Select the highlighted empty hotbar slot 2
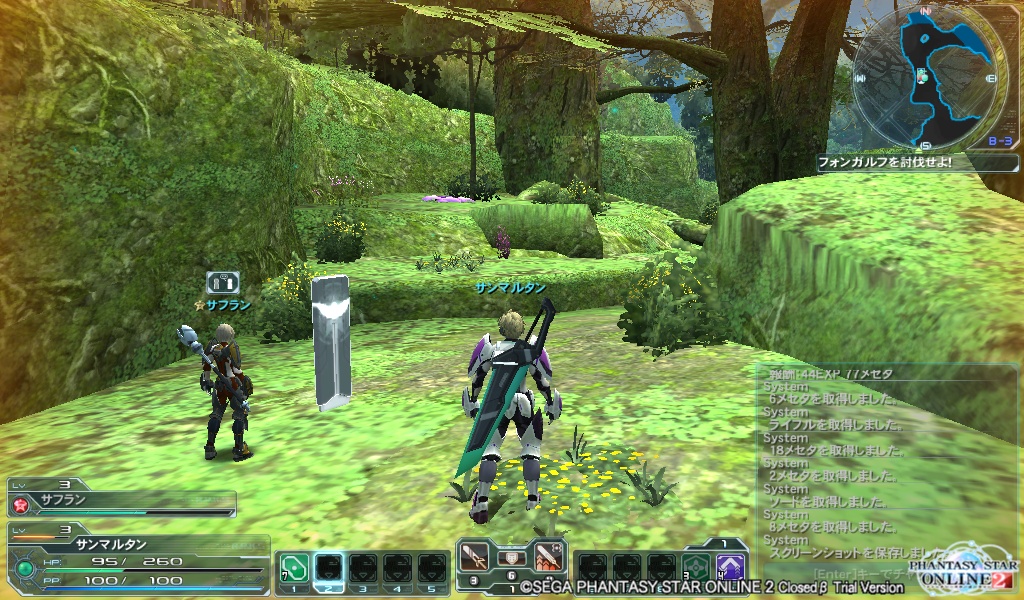This screenshot has height=600, width=1024. pyautogui.click(x=329, y=569)
